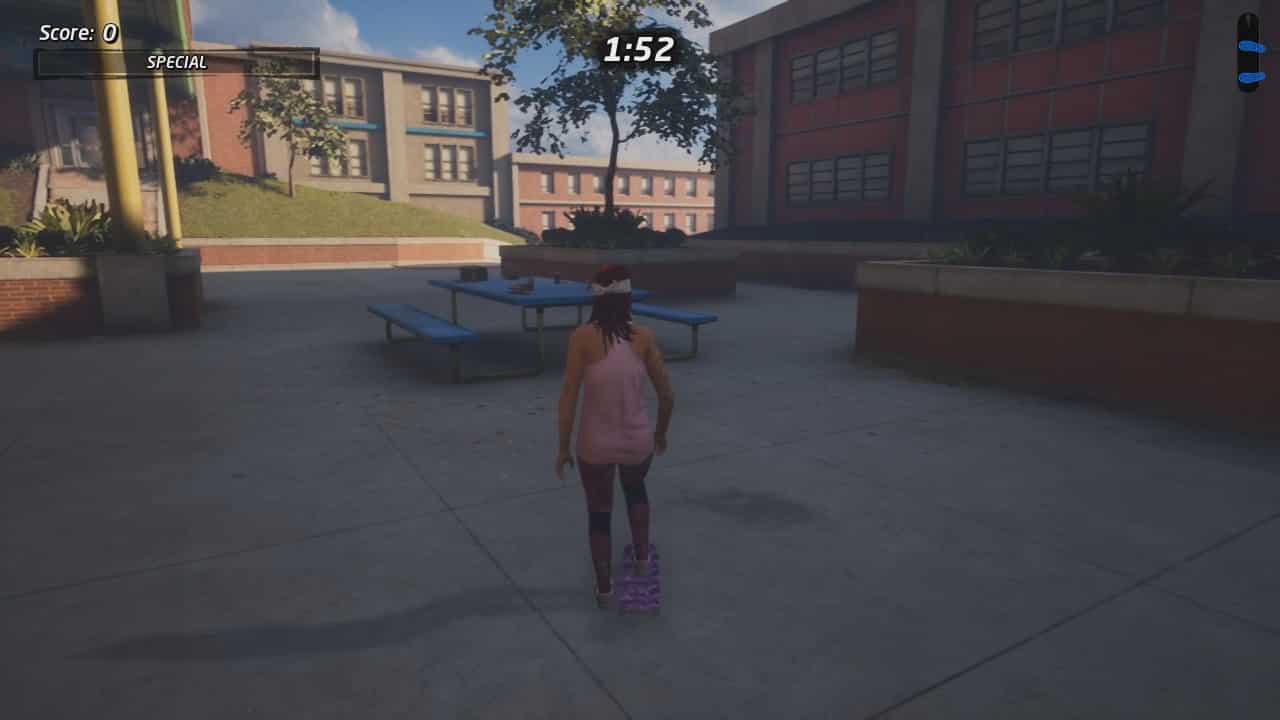Select the Score counter in the HUD

pyautogui.click(x=78, y=31)
